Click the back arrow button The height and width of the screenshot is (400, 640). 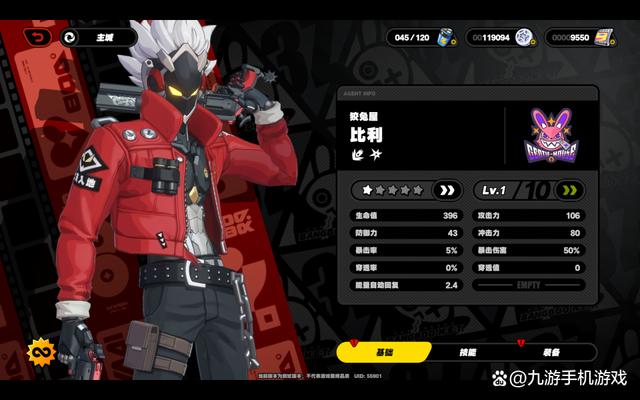39,37
